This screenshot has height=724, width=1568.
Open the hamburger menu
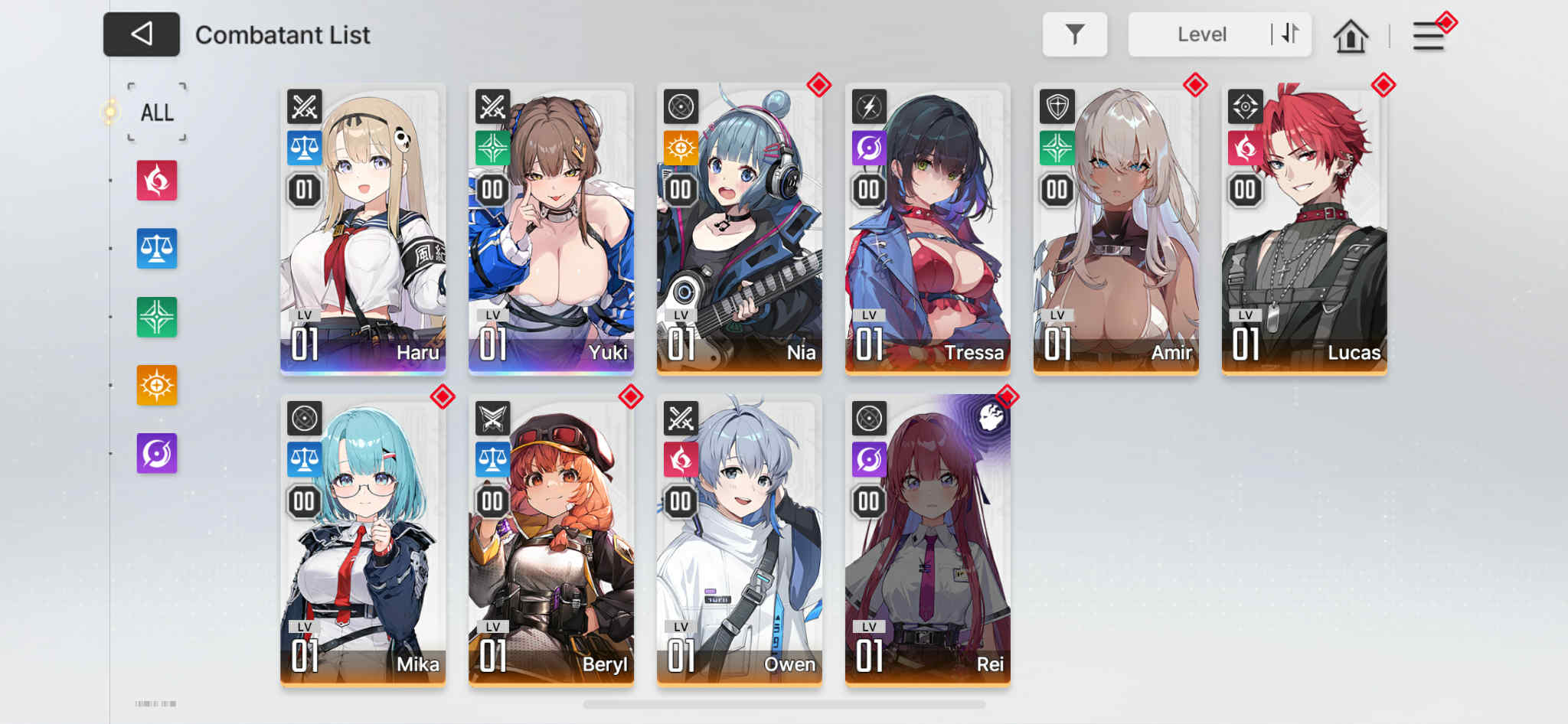tap(1427, 35)
